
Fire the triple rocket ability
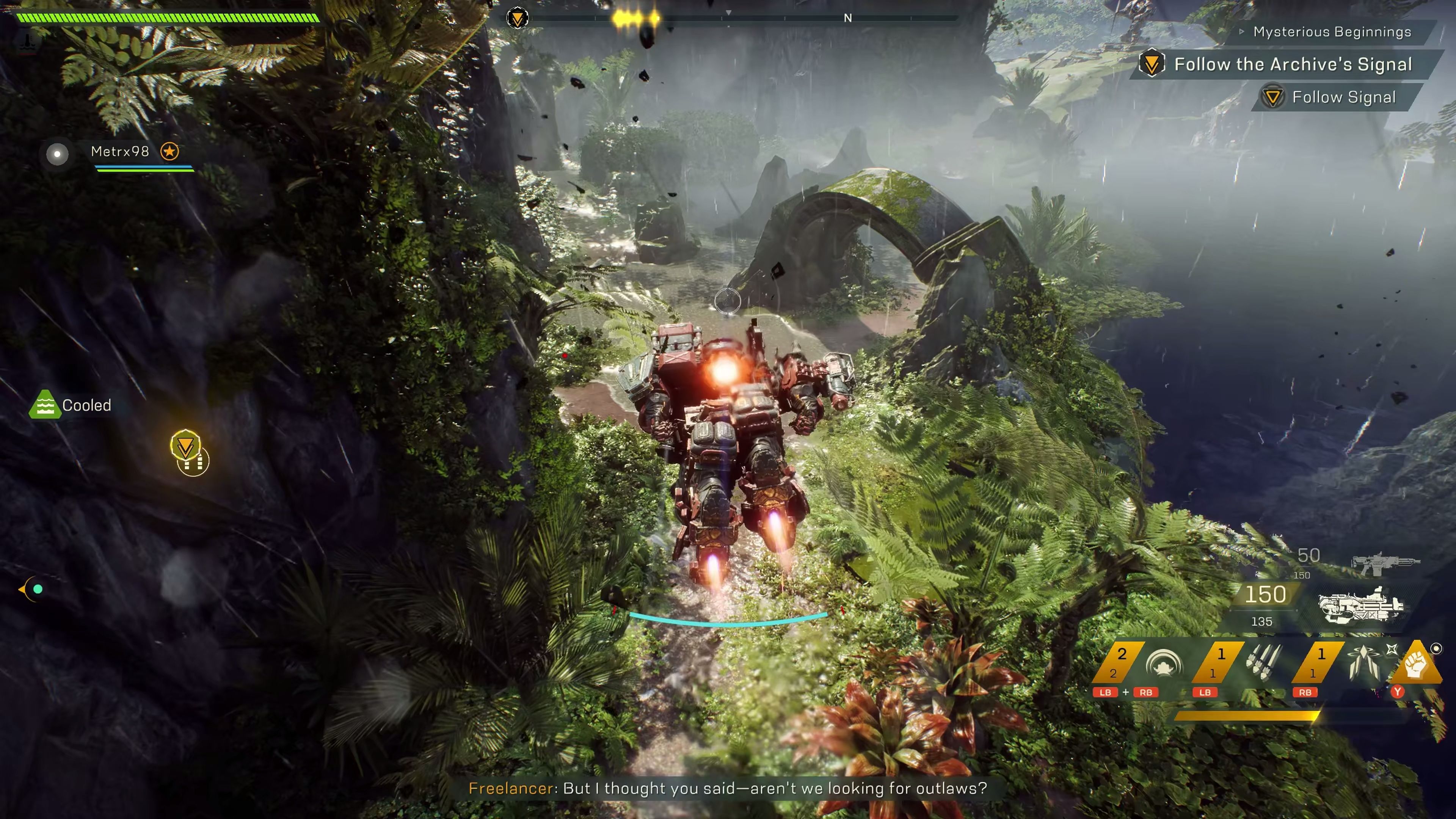click(1263, 663)
